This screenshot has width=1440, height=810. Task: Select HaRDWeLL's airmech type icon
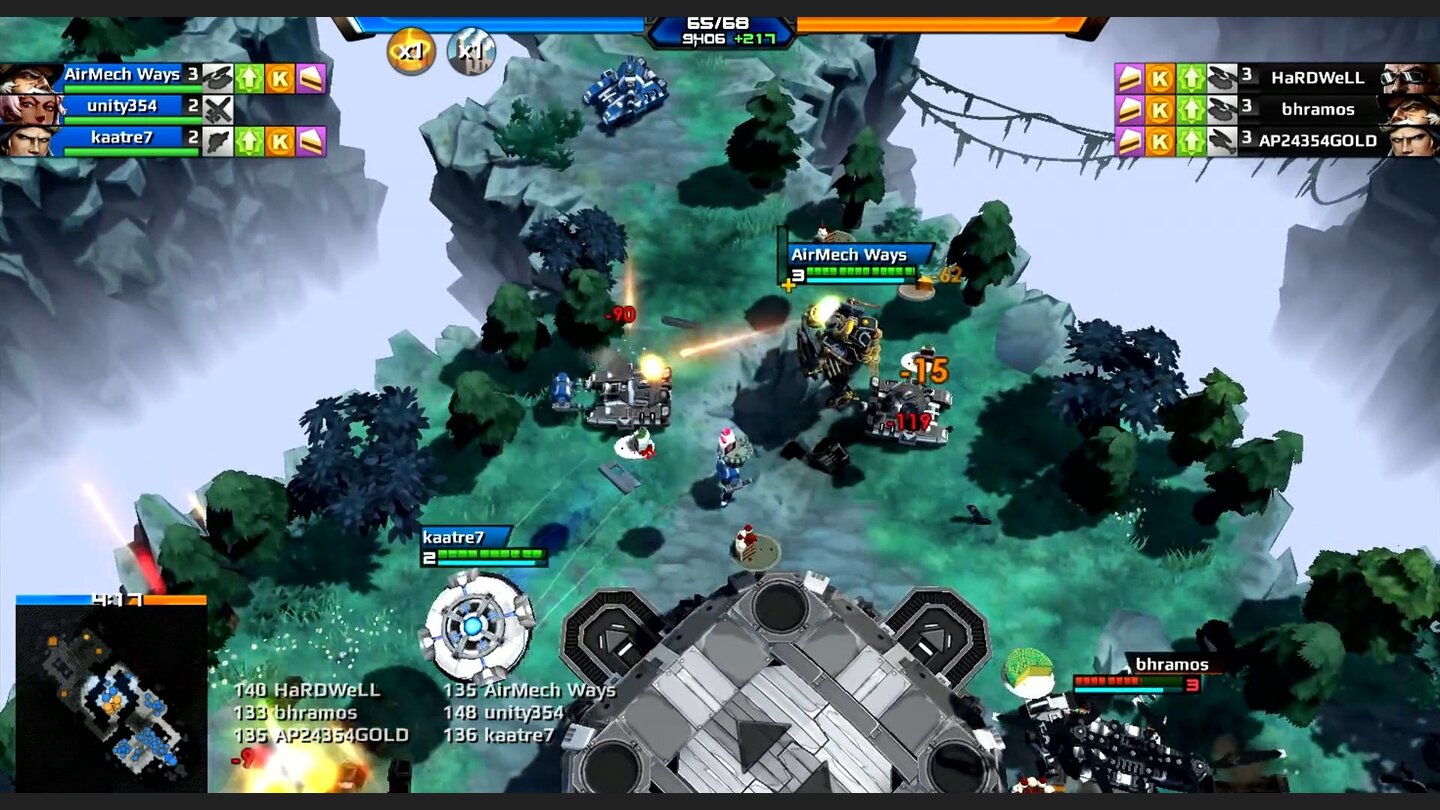pos(1223,78)
